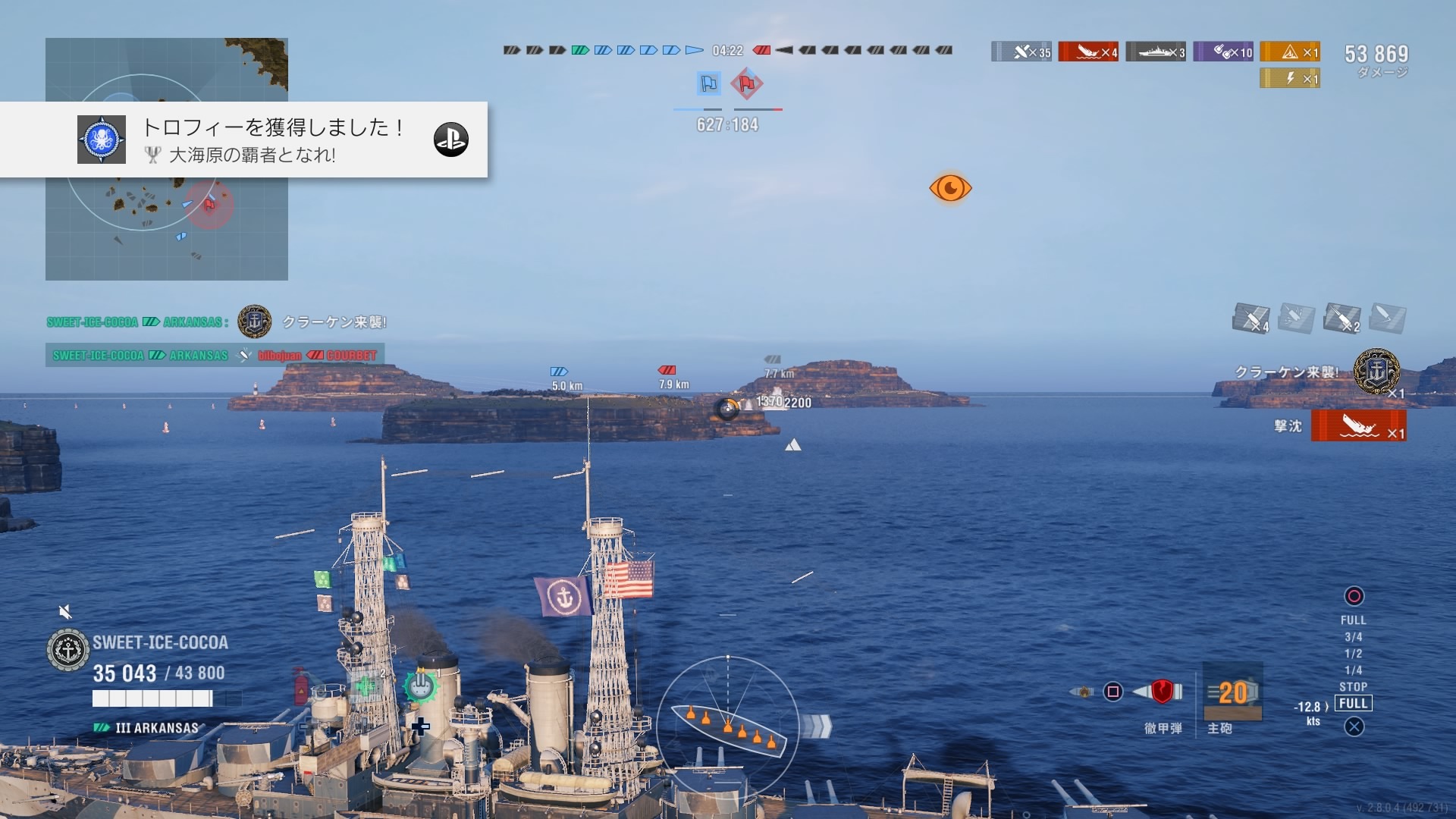
Task: Click the muted speaker icon
Action: tap(66, 612)
